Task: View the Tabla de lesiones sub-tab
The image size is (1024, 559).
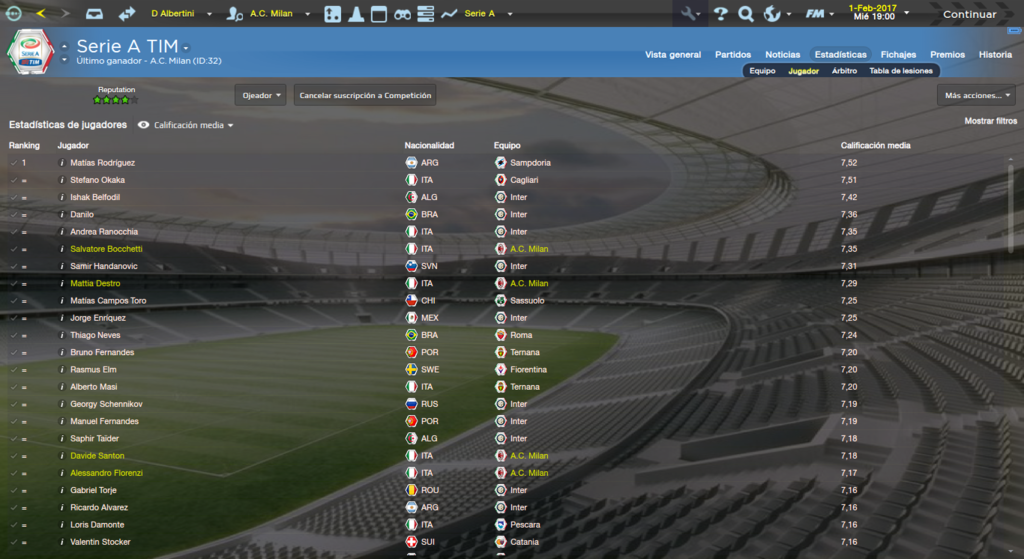Action: tap(901, 71)
